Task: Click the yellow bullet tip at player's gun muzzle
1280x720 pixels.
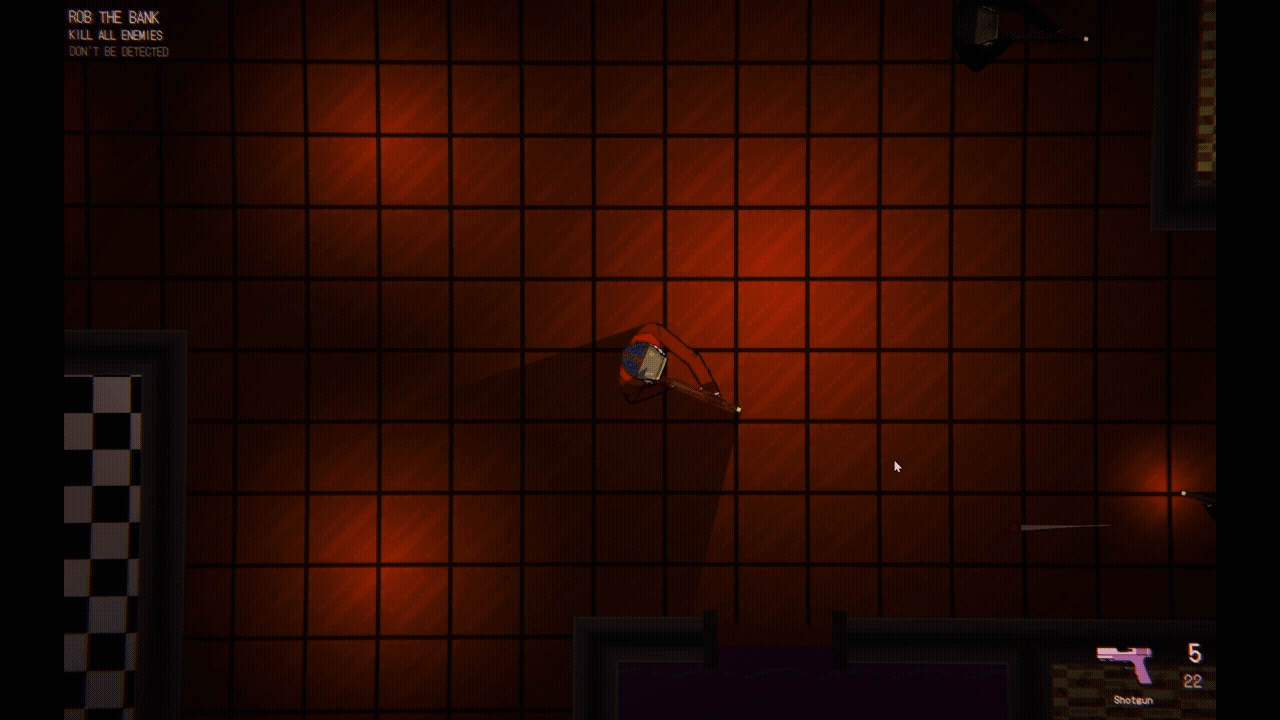Action: pos(737,410)
